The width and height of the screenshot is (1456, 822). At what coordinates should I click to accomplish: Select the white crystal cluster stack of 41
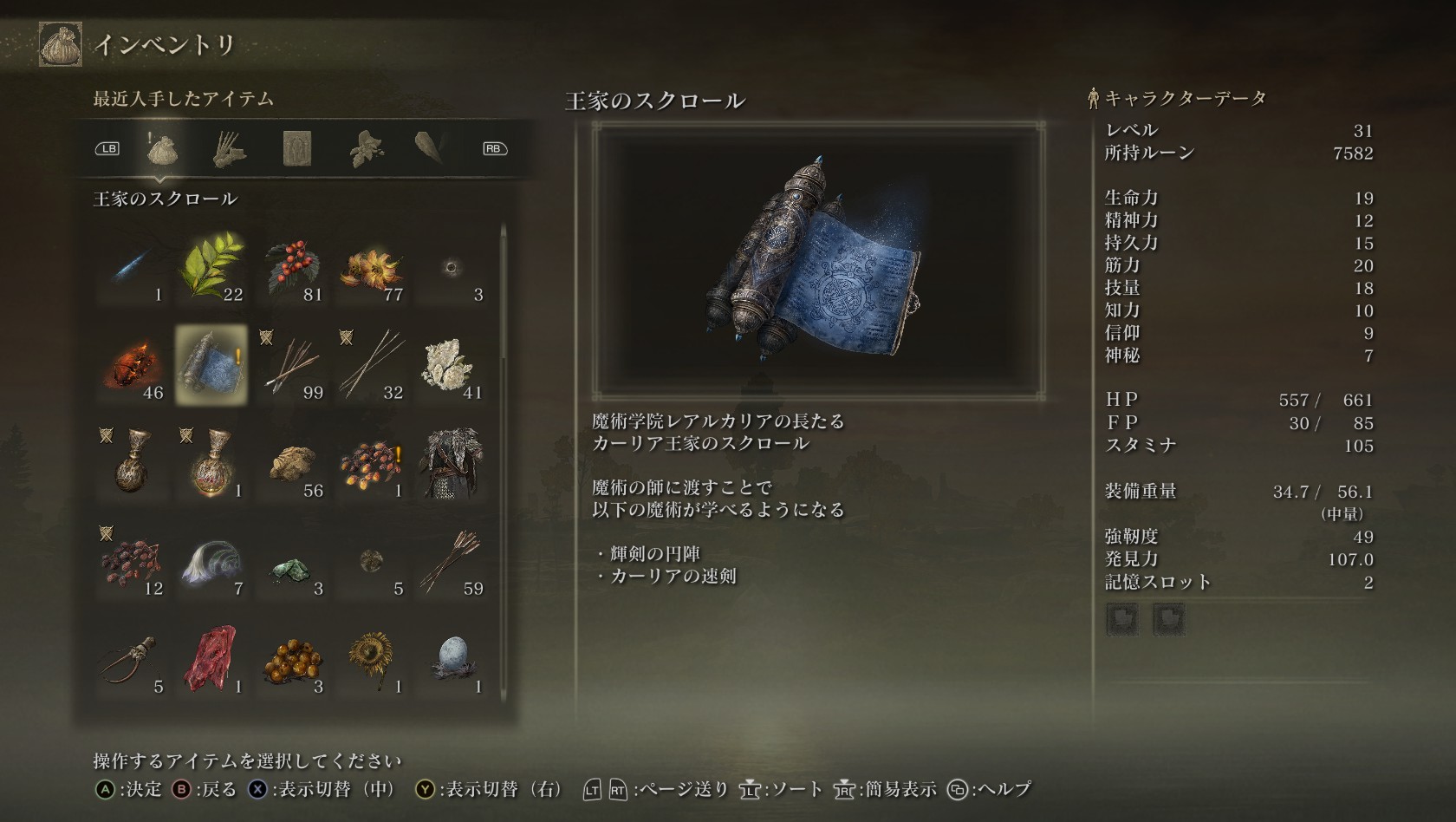pyautogui.click(x=452, y=365)
